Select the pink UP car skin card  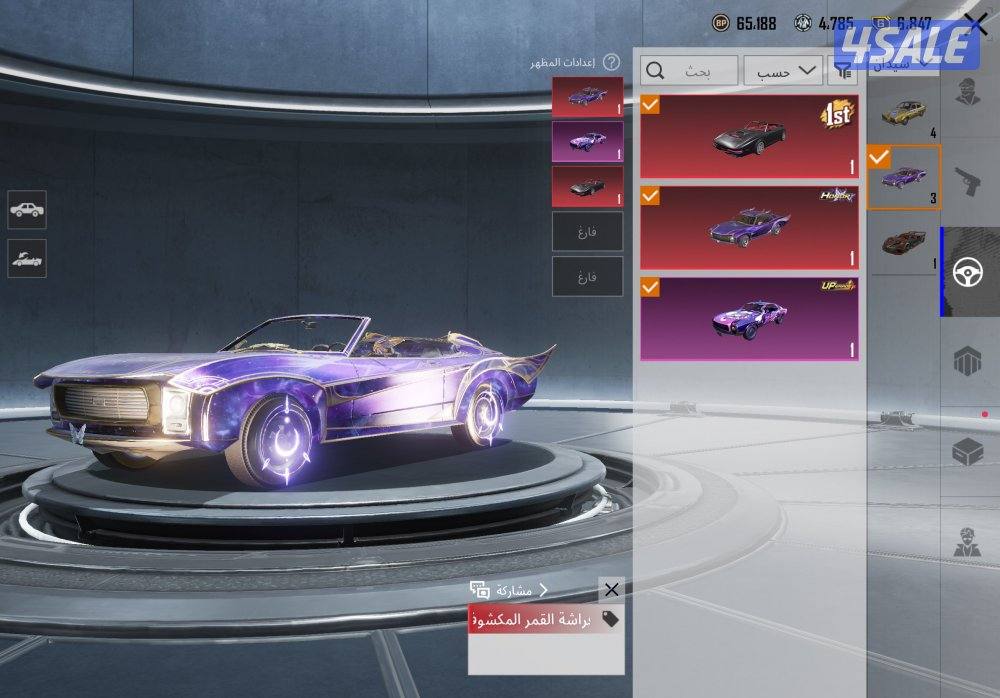click(x=749, y=318)
